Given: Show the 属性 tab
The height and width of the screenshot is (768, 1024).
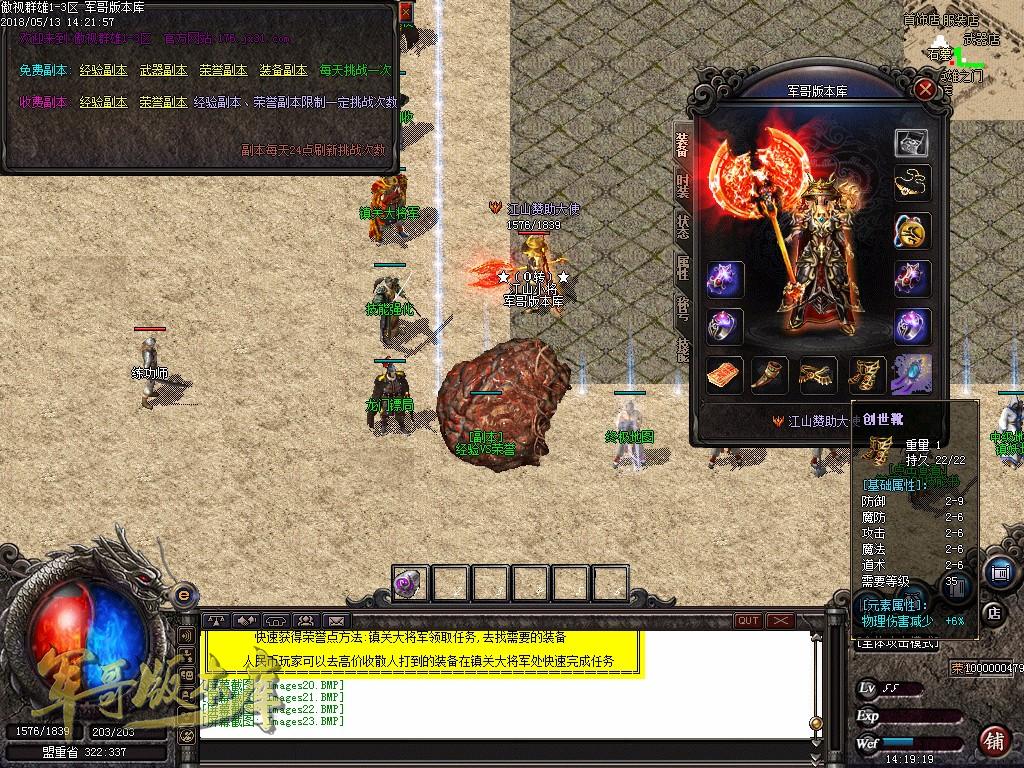Looking at the screenshot, I should click(683, 266).
